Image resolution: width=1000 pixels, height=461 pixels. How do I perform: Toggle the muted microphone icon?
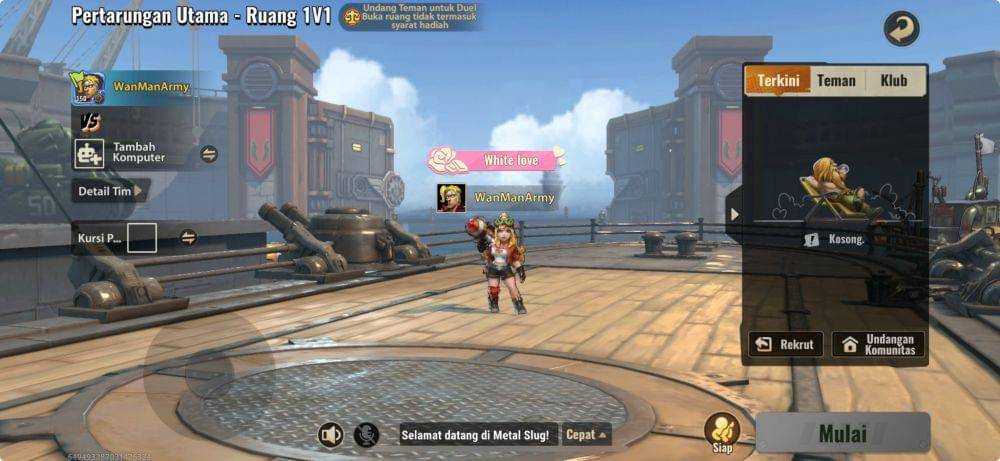(367, 434)
